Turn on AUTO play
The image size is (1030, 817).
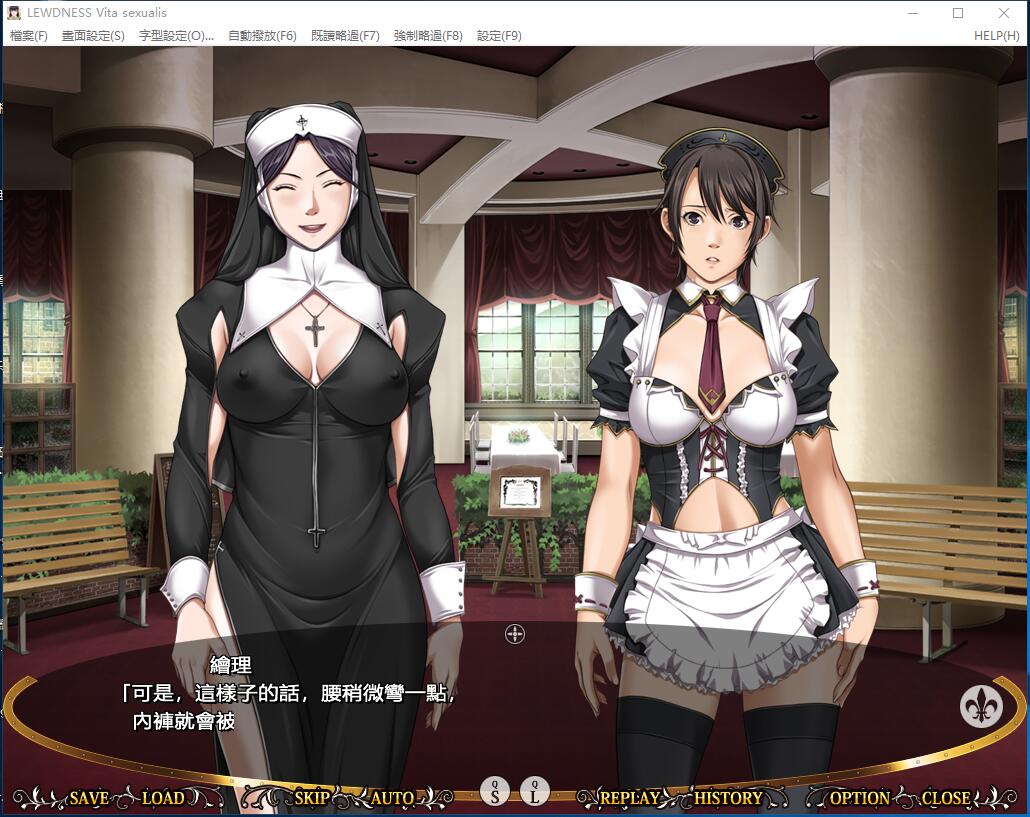coord(392,798)
